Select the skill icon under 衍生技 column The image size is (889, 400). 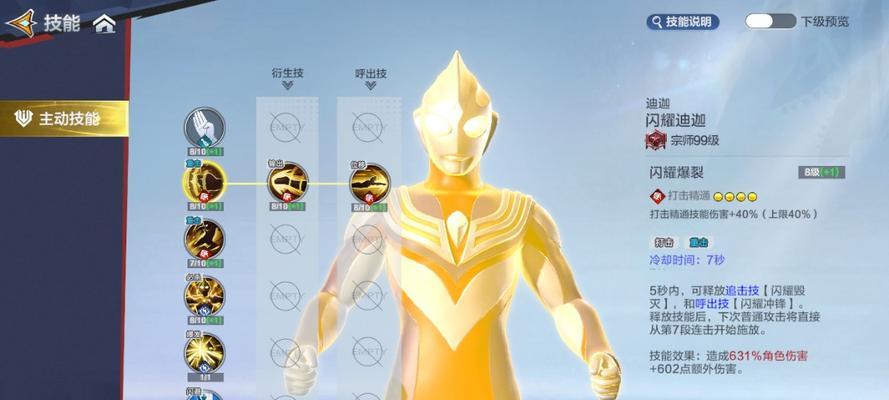pos(287,181)
